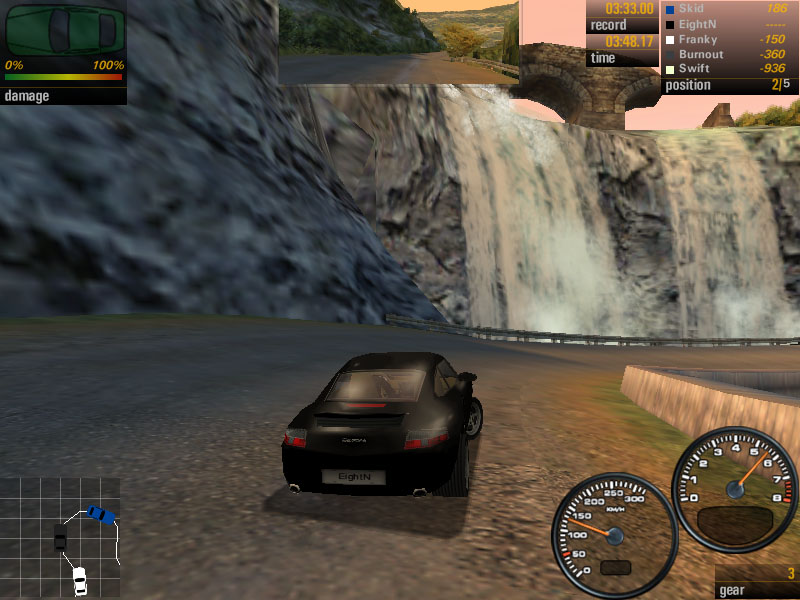Select Swift in the standings list
The image size is (800, 600).
tap(730, 69)
